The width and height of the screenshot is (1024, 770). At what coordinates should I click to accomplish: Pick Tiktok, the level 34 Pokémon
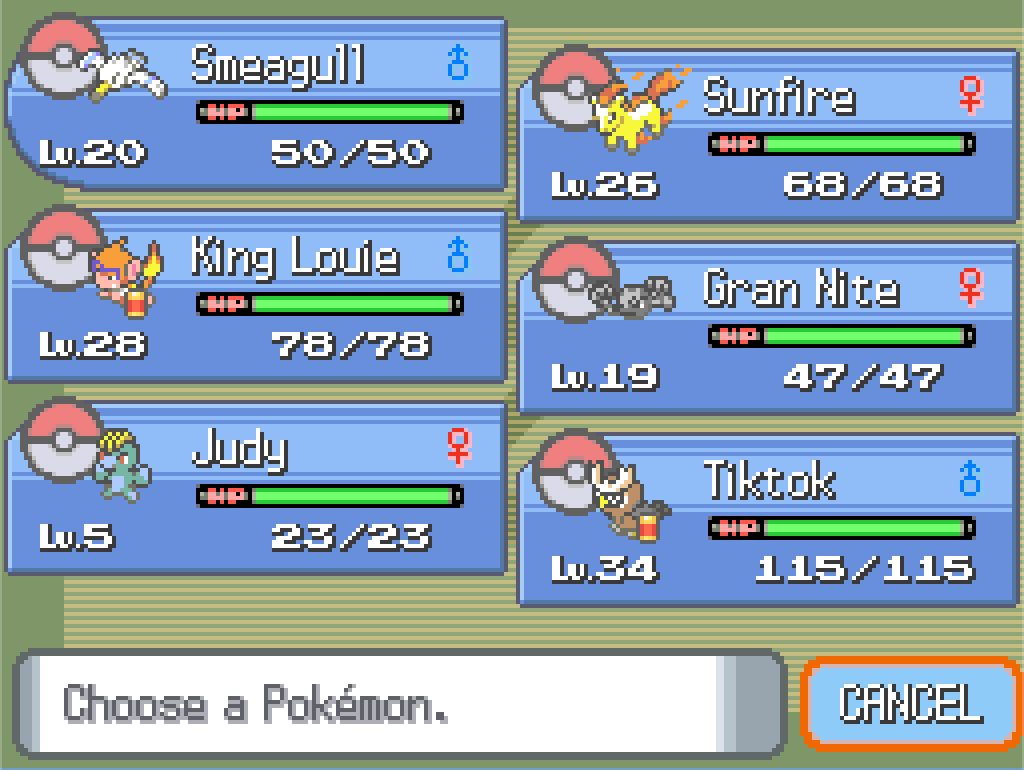tap(768, 520)
